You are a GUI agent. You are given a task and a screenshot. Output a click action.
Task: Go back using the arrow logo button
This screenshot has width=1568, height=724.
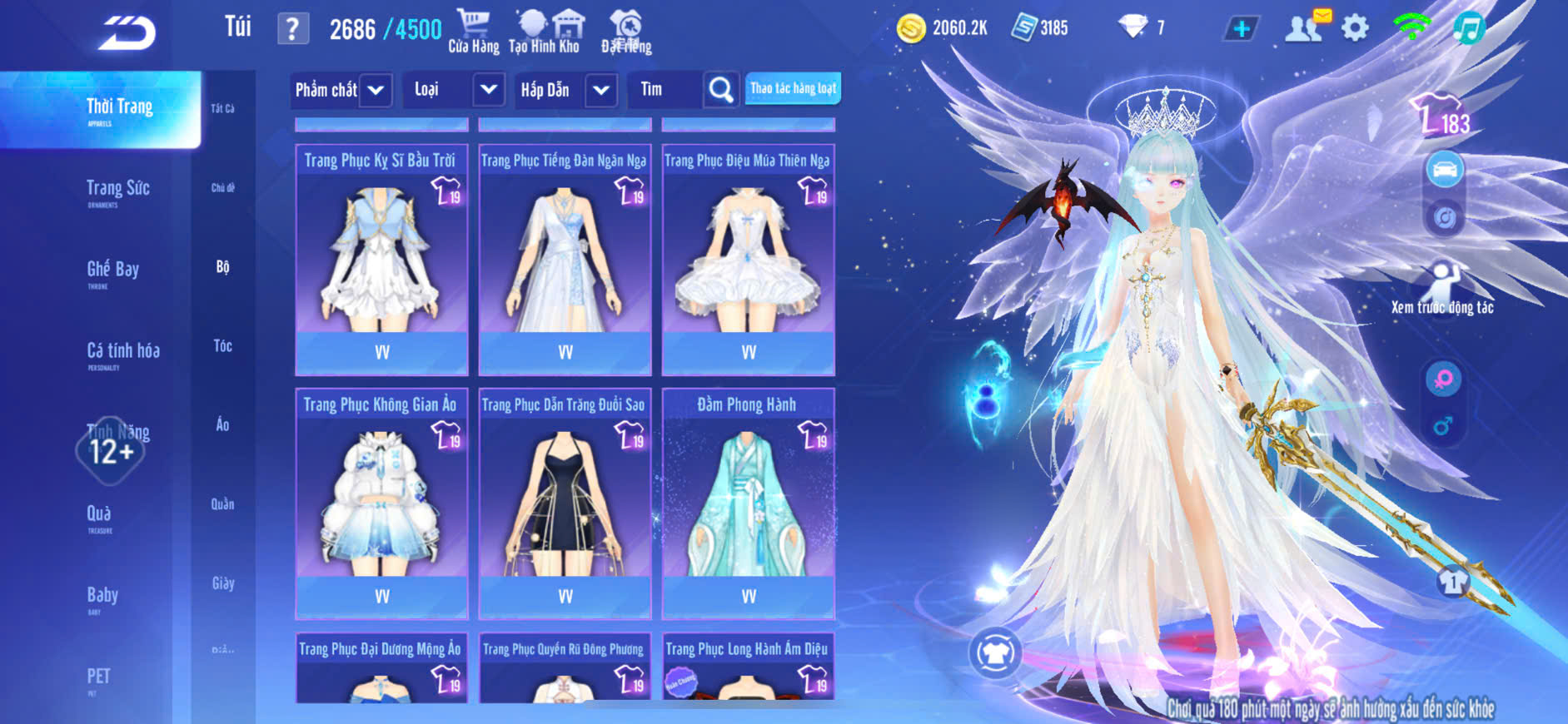pos(127,33)
